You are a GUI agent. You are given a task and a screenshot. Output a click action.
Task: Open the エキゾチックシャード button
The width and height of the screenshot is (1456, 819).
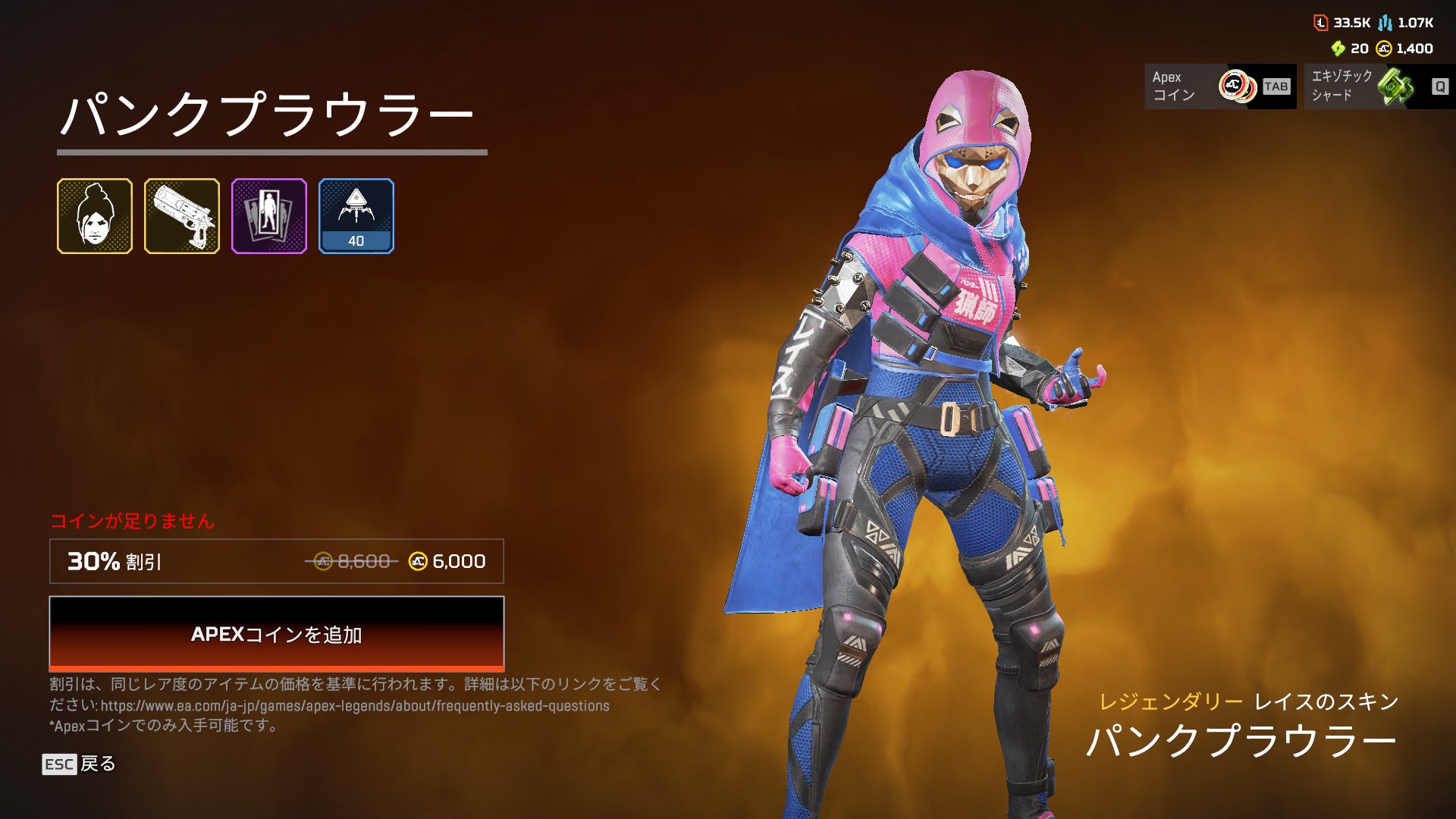1379,86
